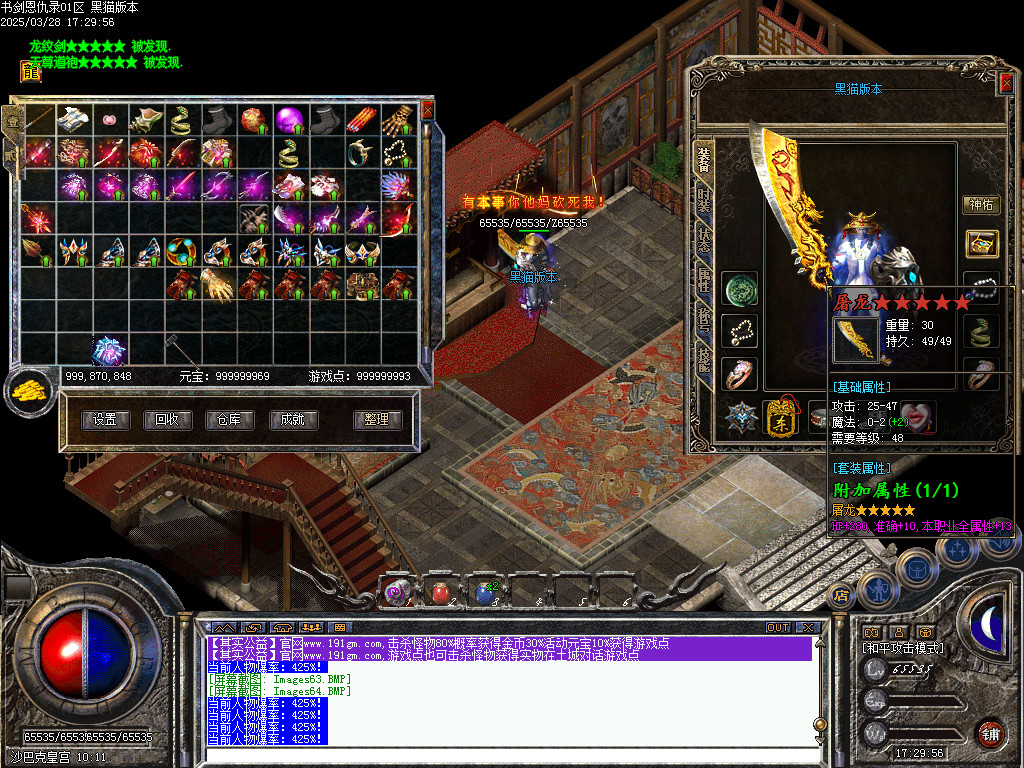1024x768 pixels.
Task: Open the round 铺 shop button
Action: pyautogui.click(x=990, y=734)
